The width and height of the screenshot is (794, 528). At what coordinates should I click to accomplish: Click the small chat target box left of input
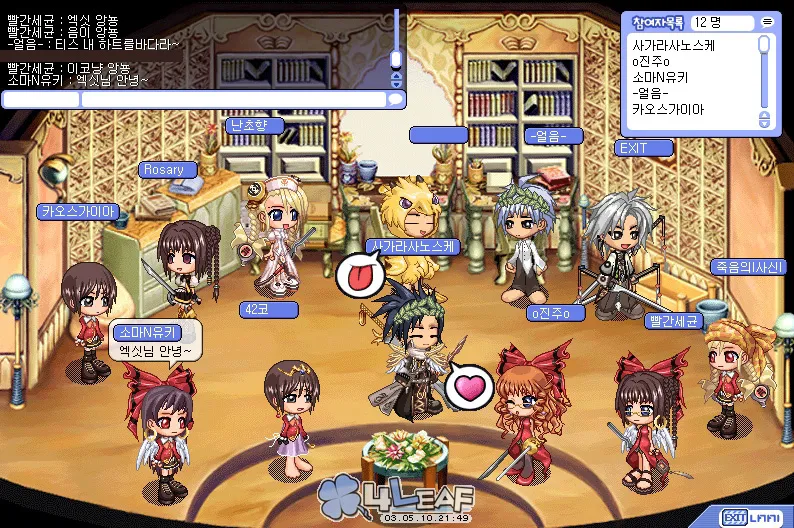(x=40, y=99)
